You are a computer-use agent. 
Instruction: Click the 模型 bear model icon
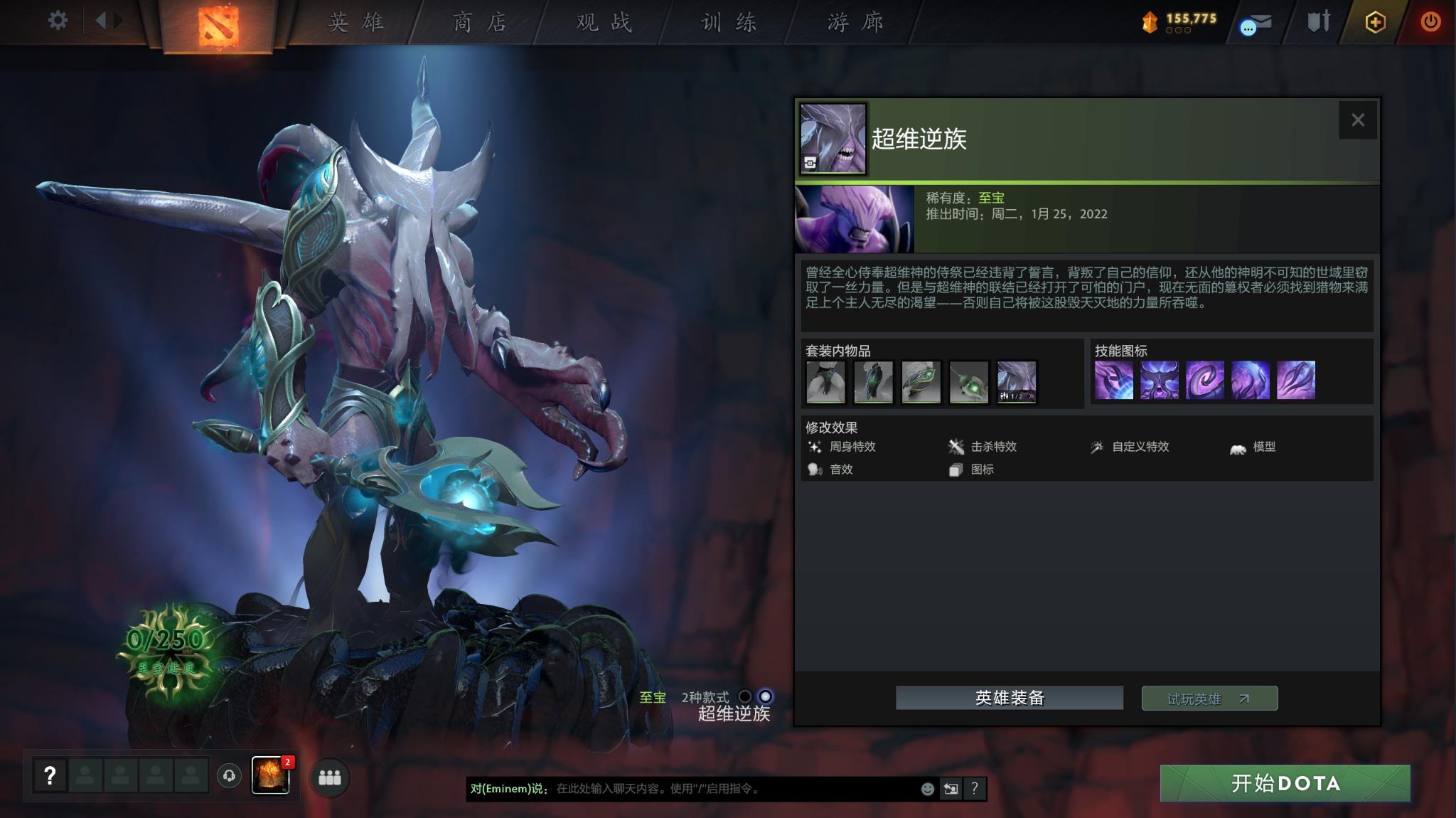(x=1237, y=447)
